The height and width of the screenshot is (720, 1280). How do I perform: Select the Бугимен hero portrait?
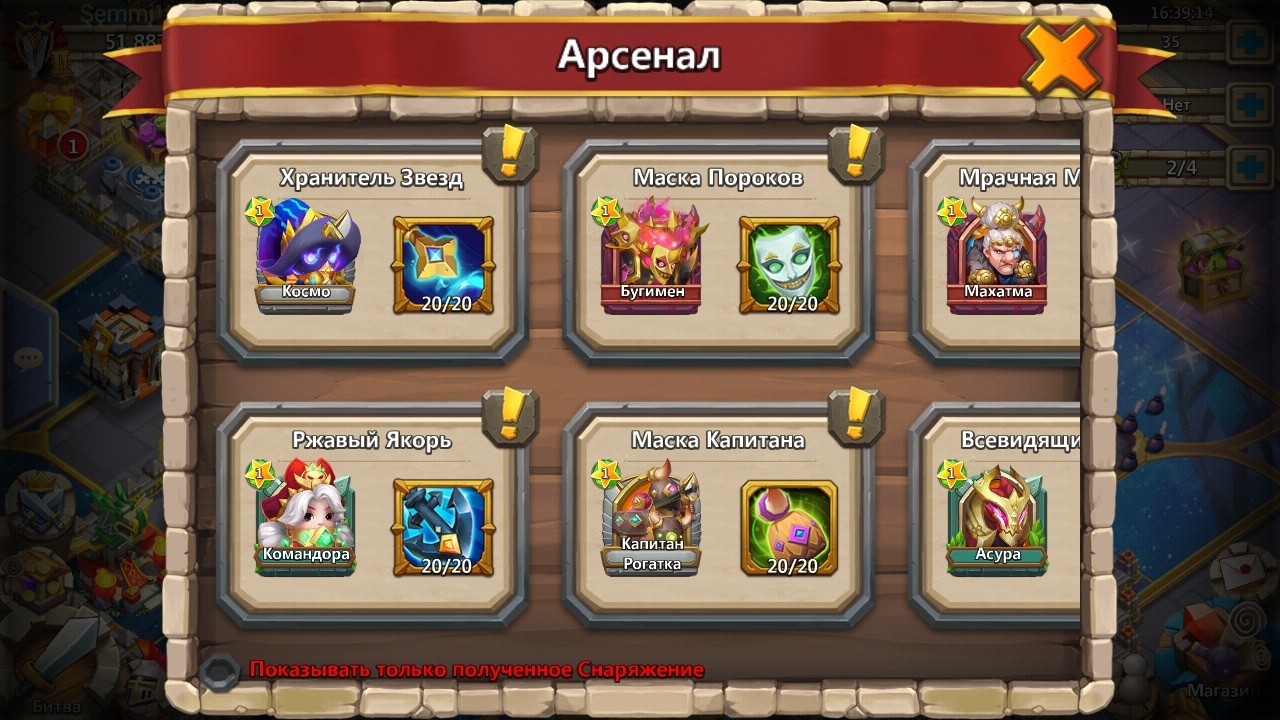click(x=652, y=255)
